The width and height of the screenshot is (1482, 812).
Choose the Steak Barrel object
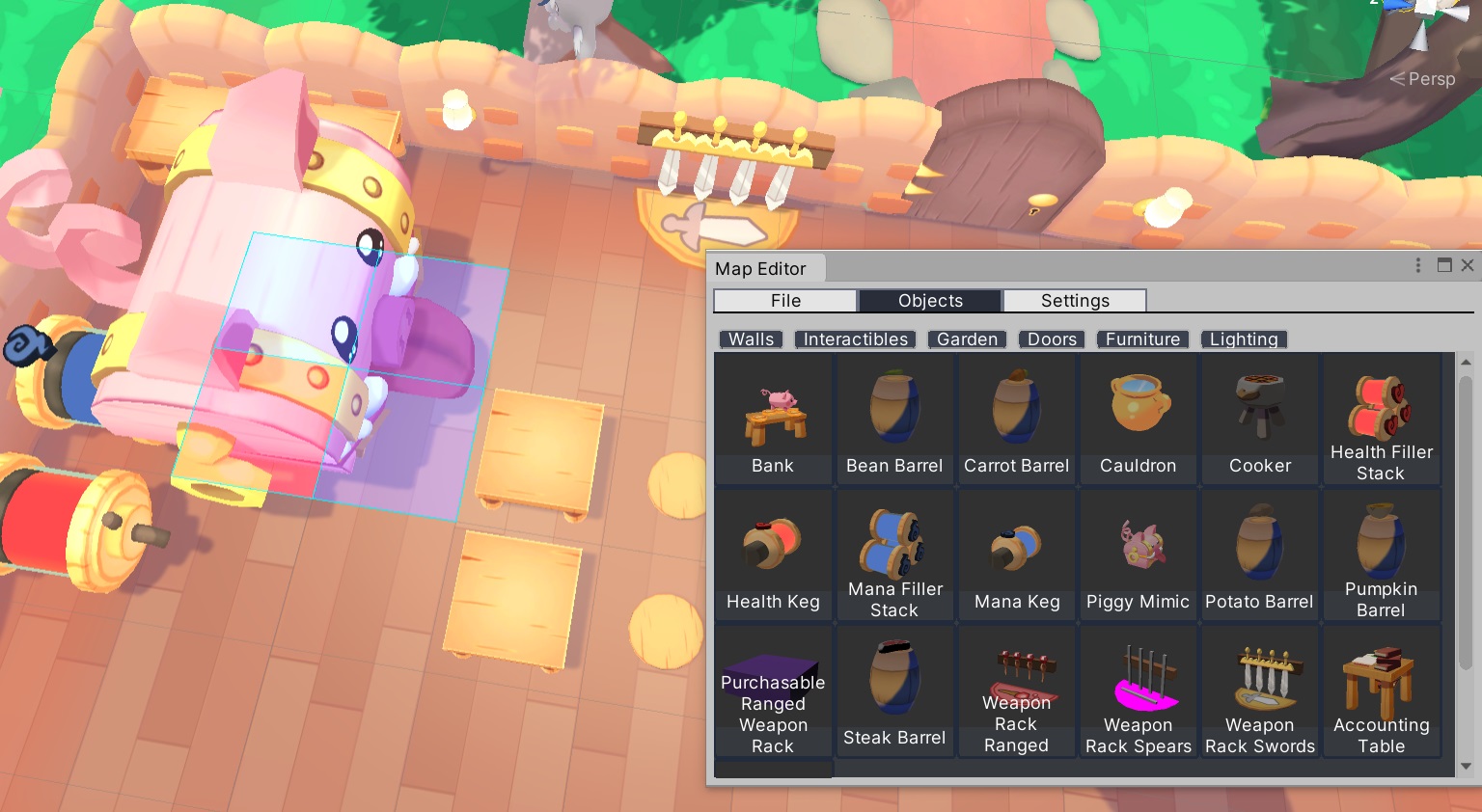[894, 691]
